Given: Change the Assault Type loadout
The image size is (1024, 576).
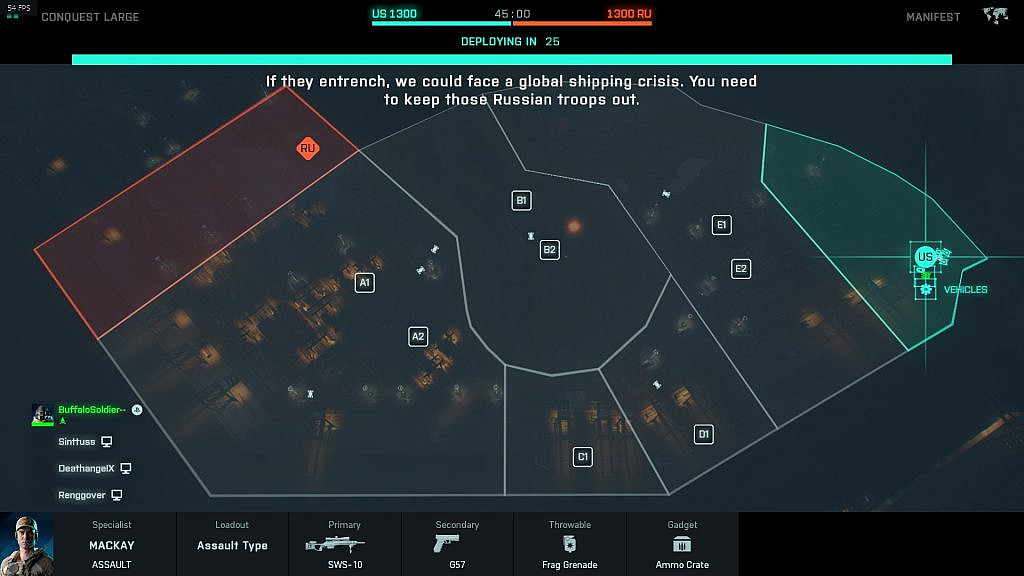Looking at the screenshot, I should coord(232,544).
